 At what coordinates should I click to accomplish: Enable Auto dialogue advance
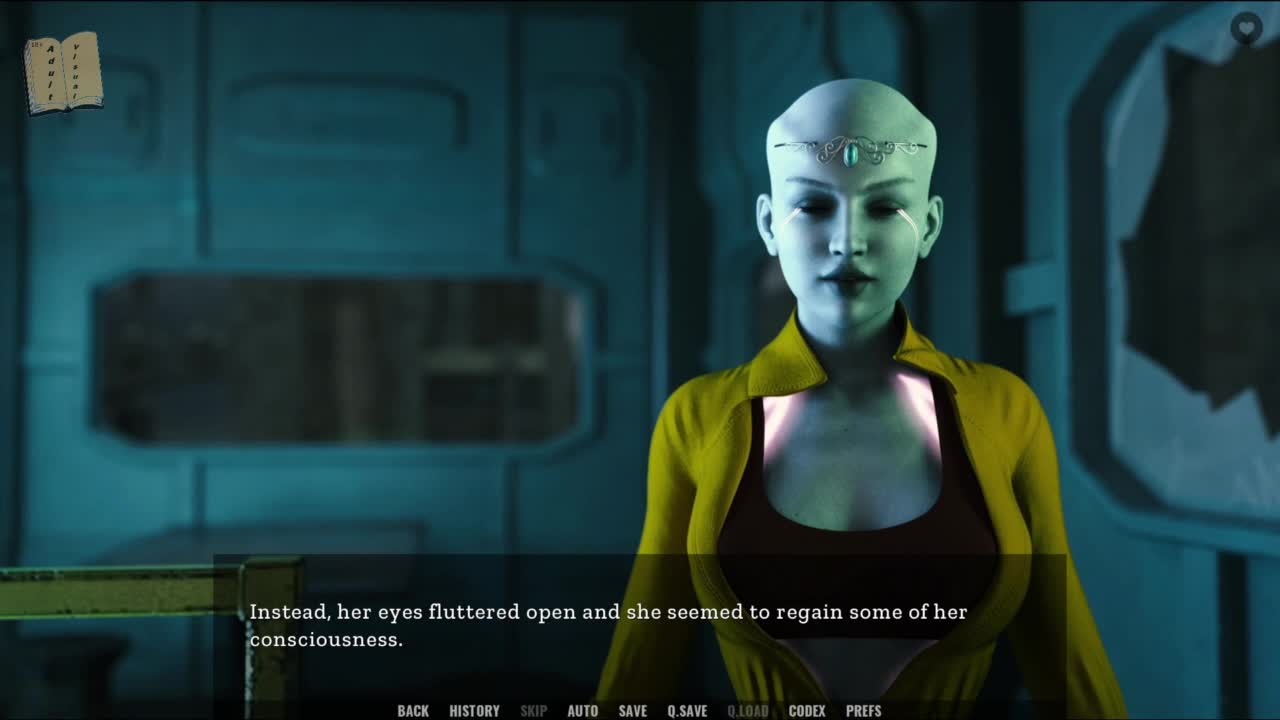[x=582, y=711]
